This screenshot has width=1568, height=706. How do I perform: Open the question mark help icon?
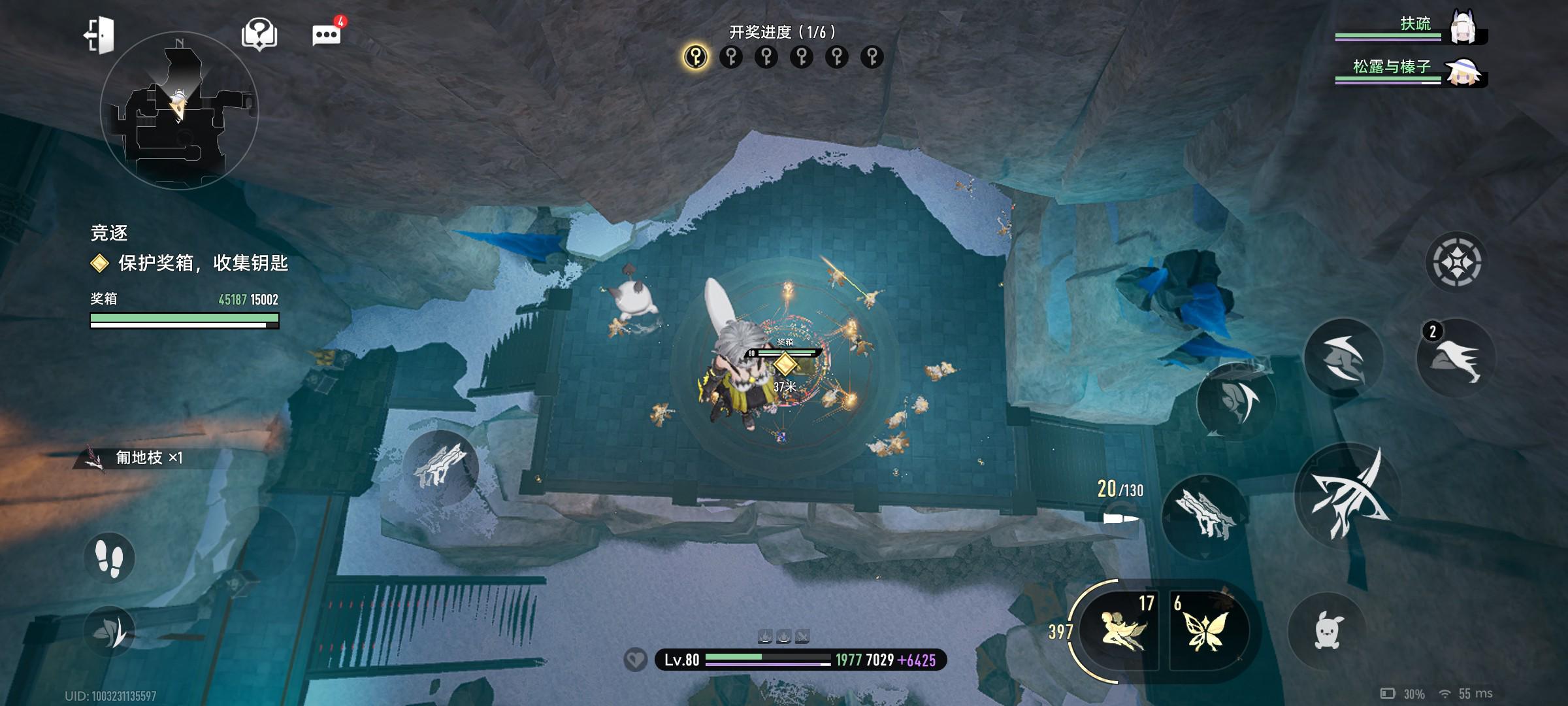259,34
